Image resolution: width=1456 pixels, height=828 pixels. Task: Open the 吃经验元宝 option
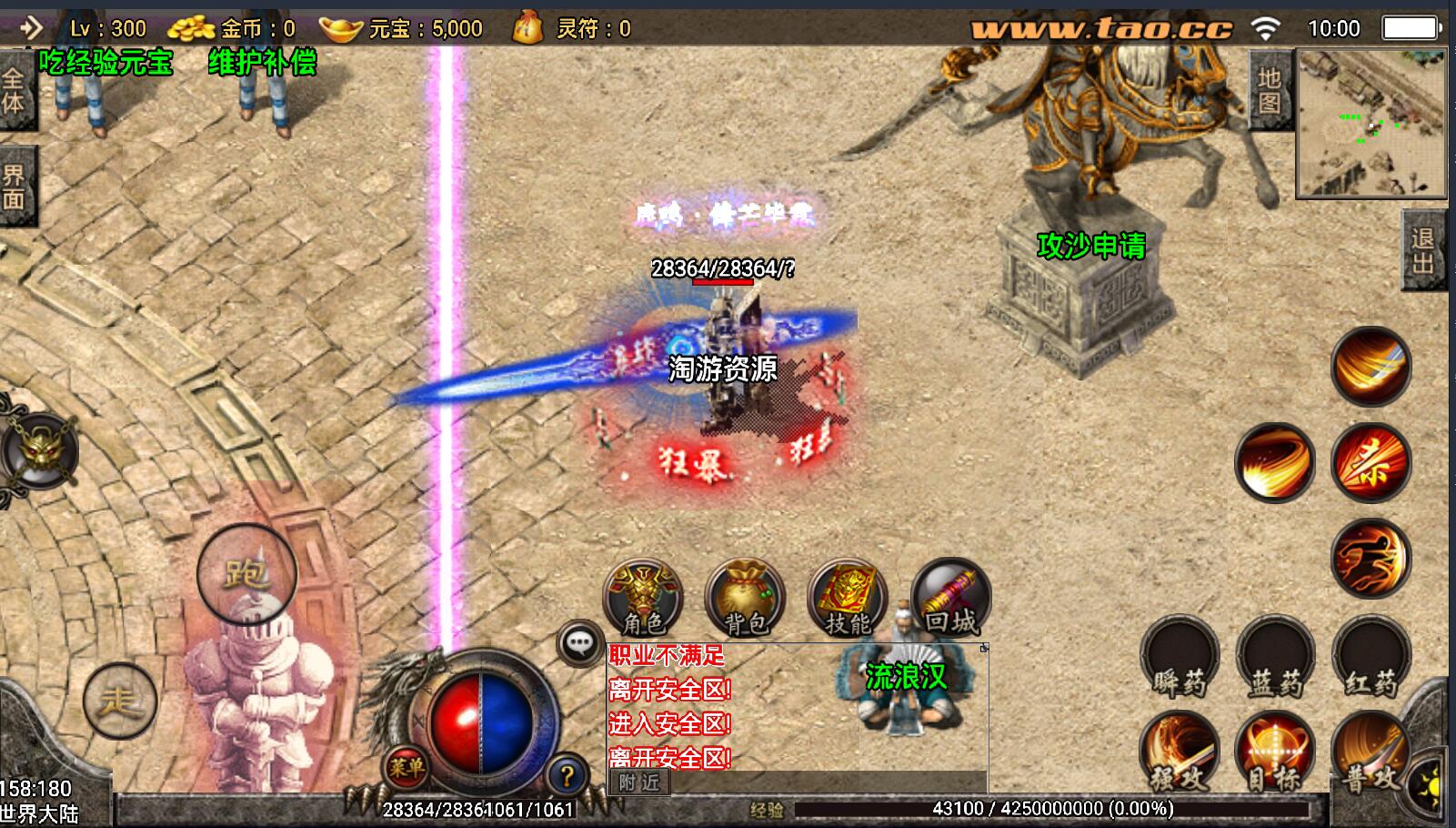point(105,62)
